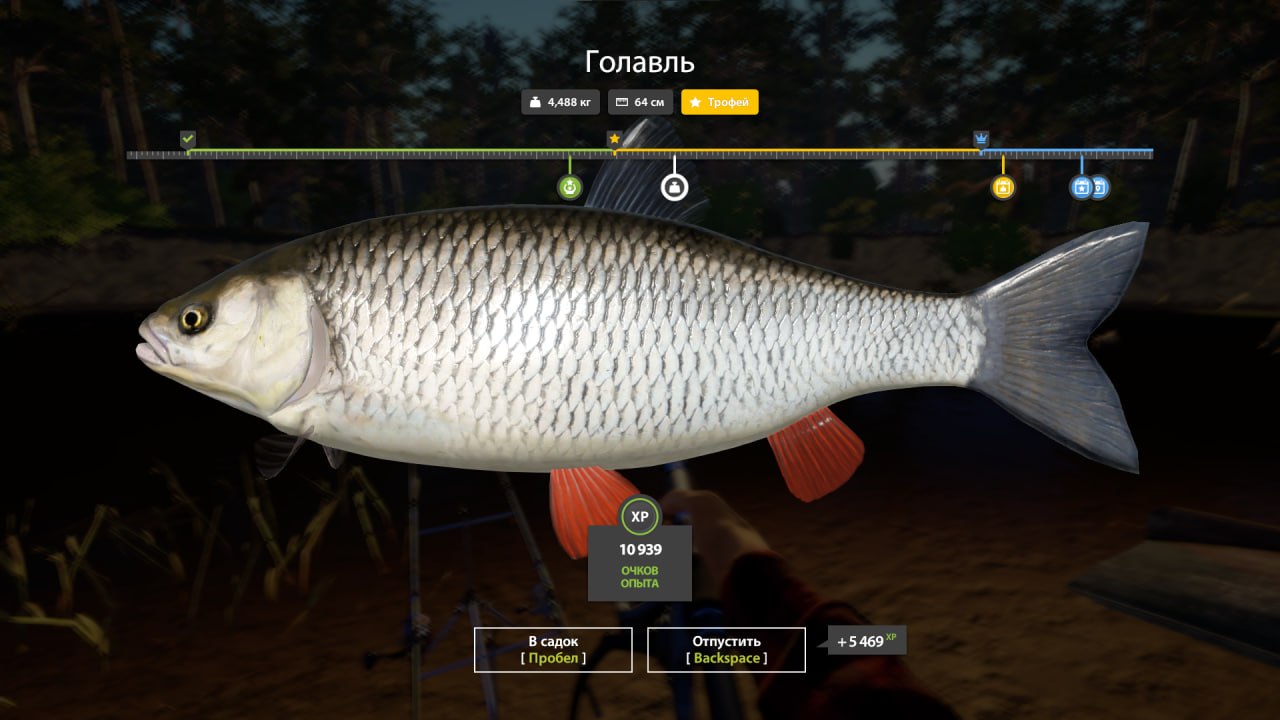The width and height of the screenshot is (1280, 720).
Task: Toggle the yellow star marker above the scale
Action: (614, 140)
